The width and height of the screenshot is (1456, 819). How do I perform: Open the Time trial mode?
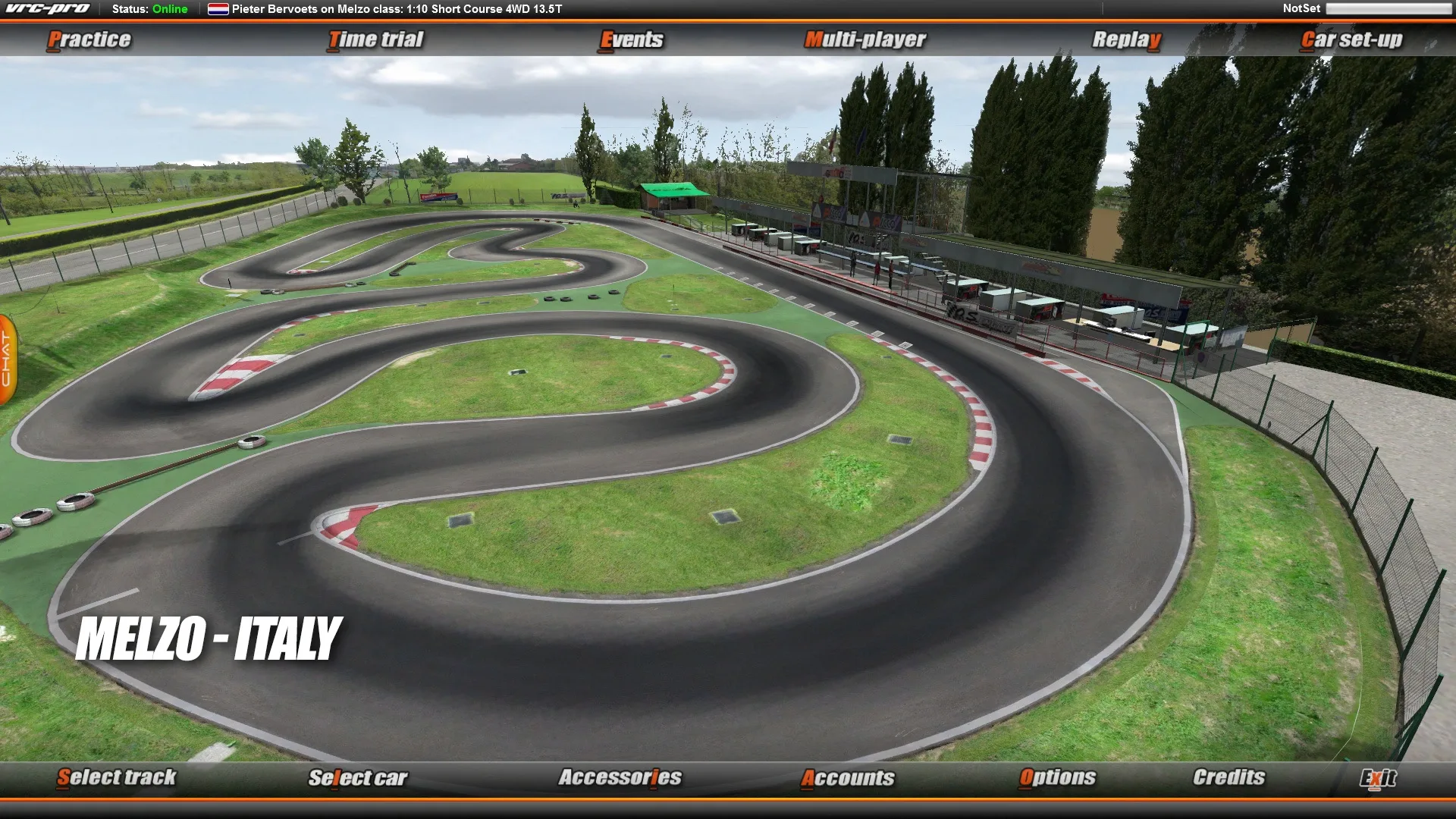(x=375, y=39)
